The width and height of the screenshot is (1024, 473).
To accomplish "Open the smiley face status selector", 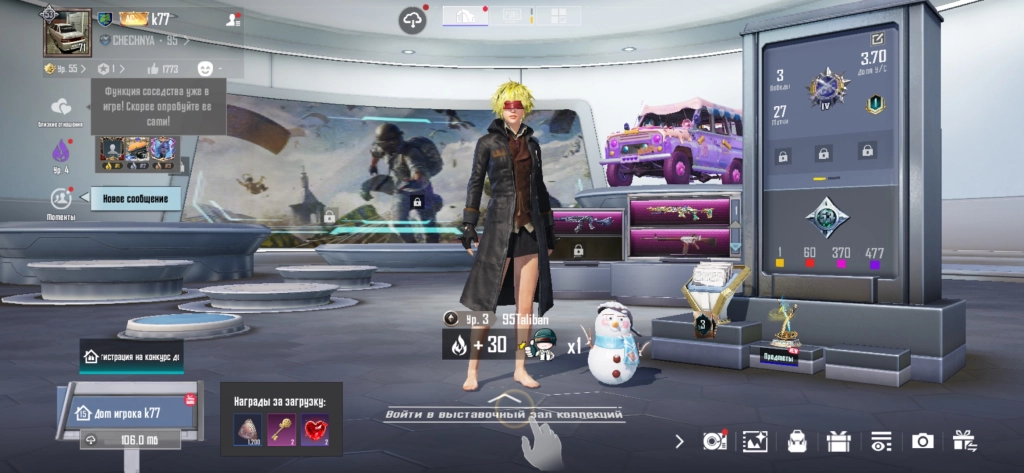I will pyautogui.click(x=206, y=68).
